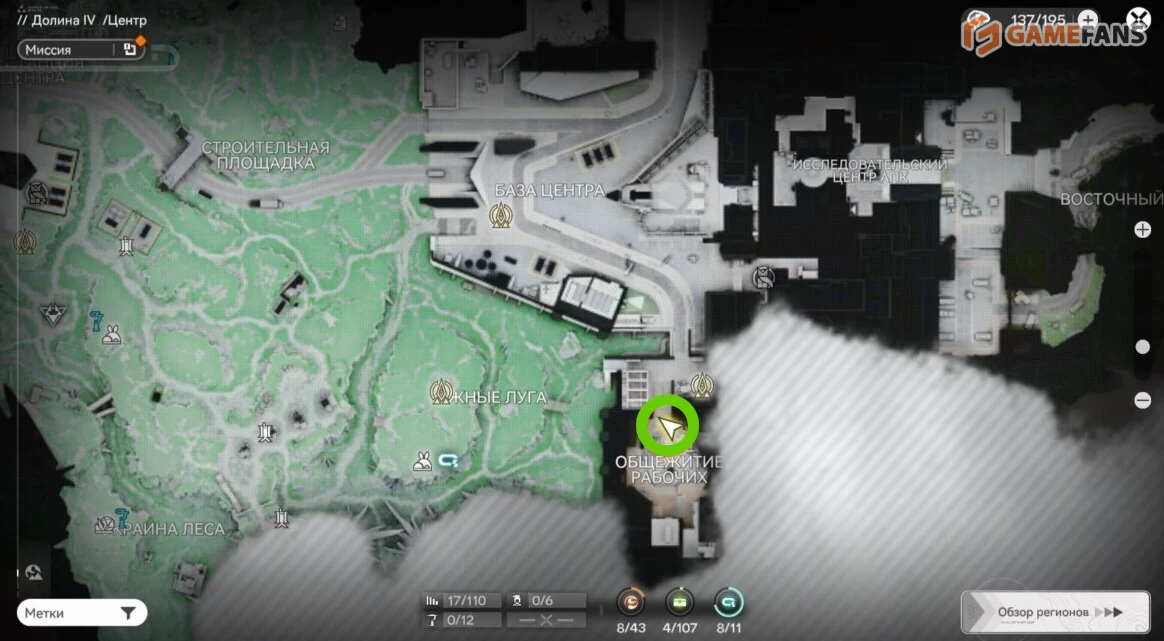Select the teal loop marker in the meadow
The height and width of the screenshot is (641, 1164).
pos(449,461)
